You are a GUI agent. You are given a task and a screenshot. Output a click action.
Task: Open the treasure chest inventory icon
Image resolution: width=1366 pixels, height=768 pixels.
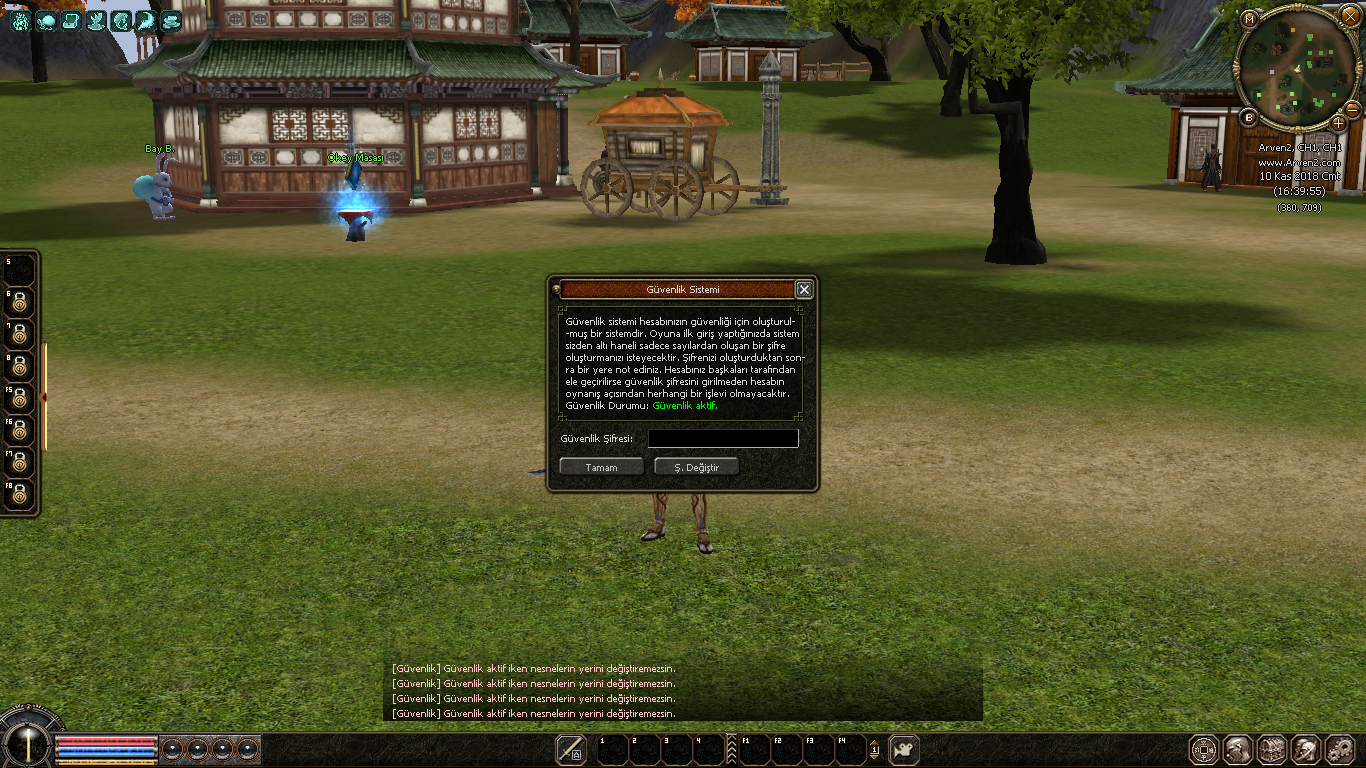[1272, 749]
